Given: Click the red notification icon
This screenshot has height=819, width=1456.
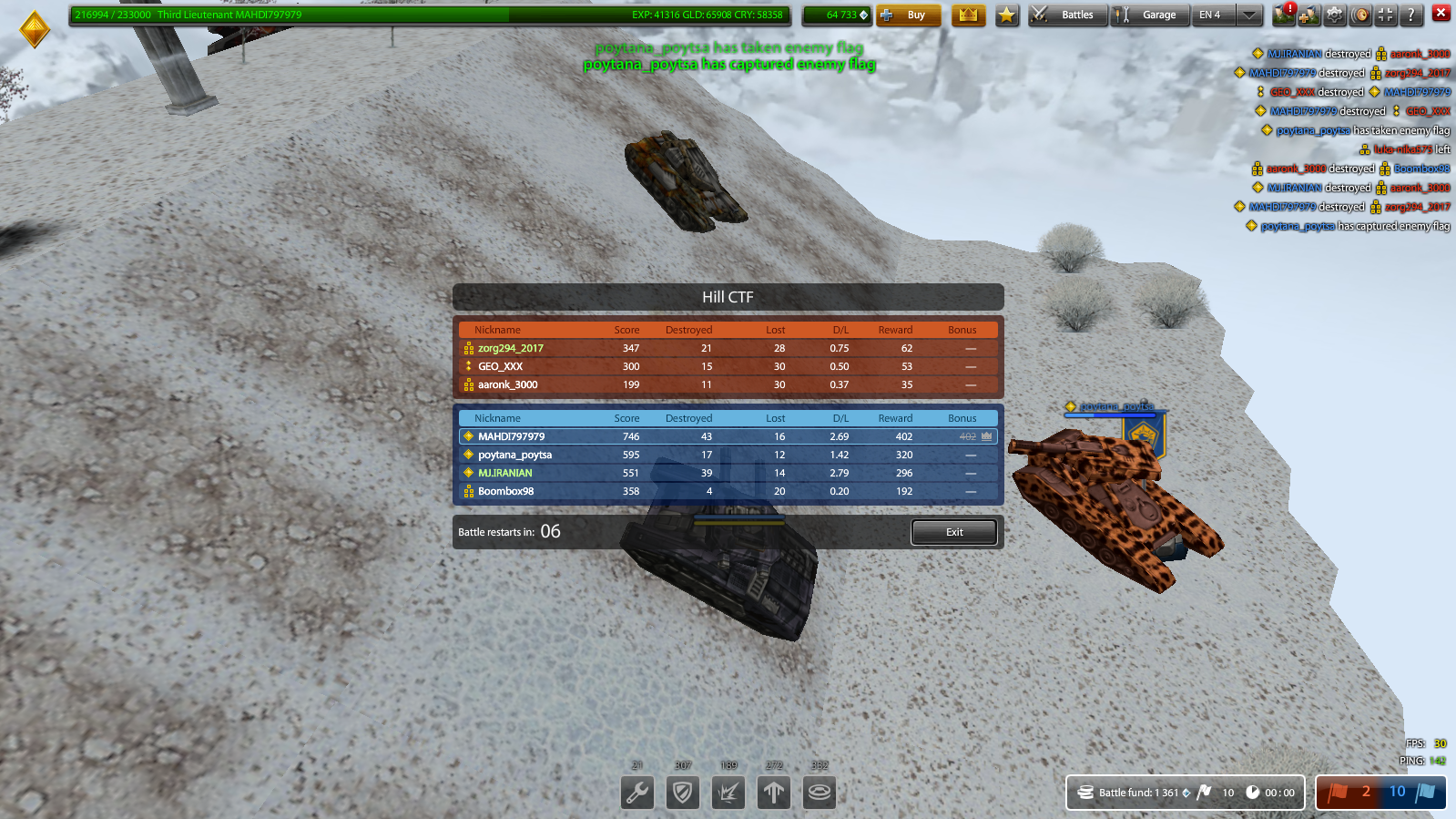Looking at the screenshot, I should click(1286, 13).
